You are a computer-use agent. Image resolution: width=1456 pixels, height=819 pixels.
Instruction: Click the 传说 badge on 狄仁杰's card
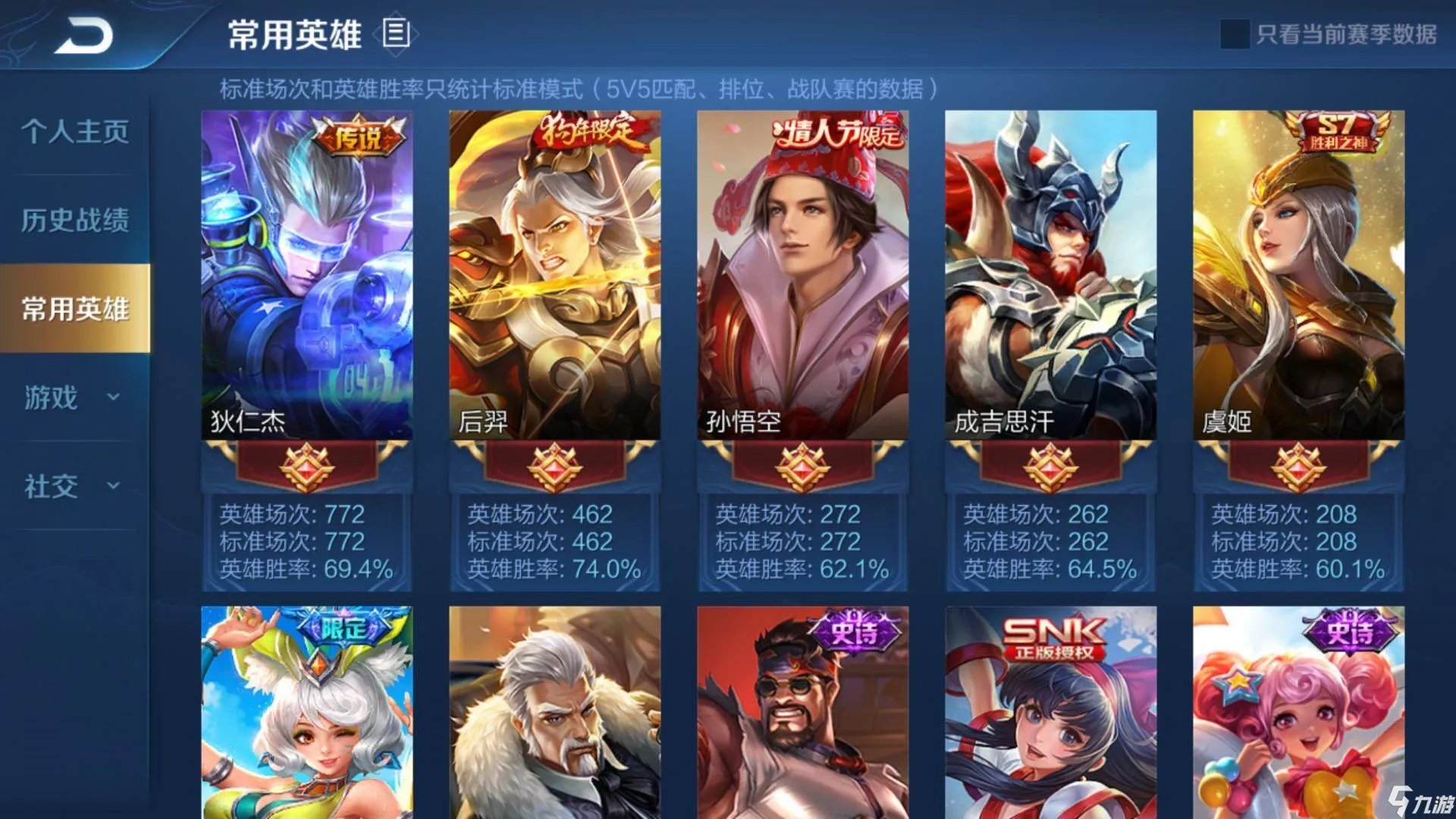tap(359, 137)
